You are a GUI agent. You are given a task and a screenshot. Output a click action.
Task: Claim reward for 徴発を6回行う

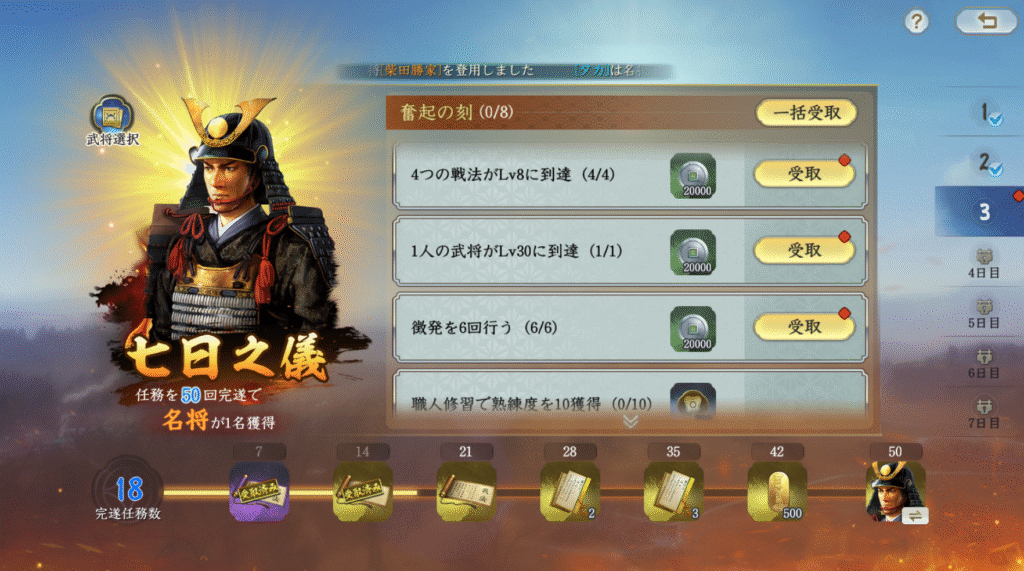[x=804, y=326]
